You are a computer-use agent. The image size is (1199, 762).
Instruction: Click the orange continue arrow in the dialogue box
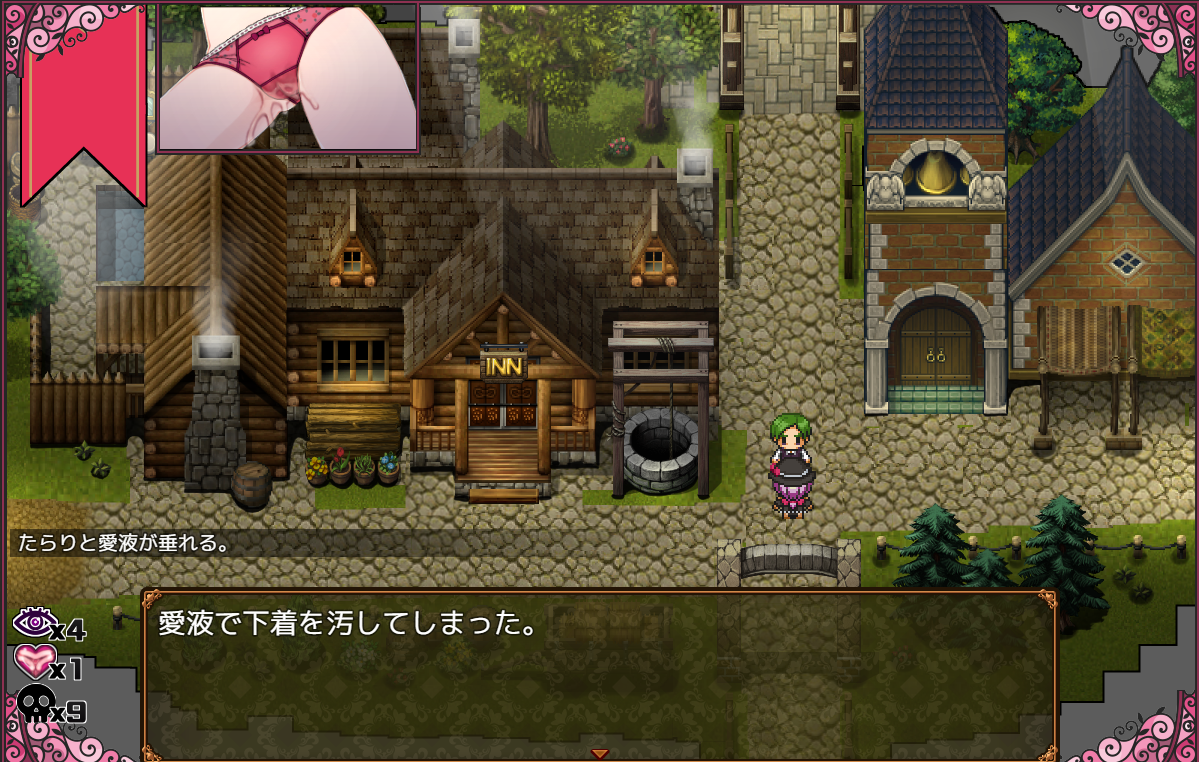pyautogui.click(x=599, y=753)
